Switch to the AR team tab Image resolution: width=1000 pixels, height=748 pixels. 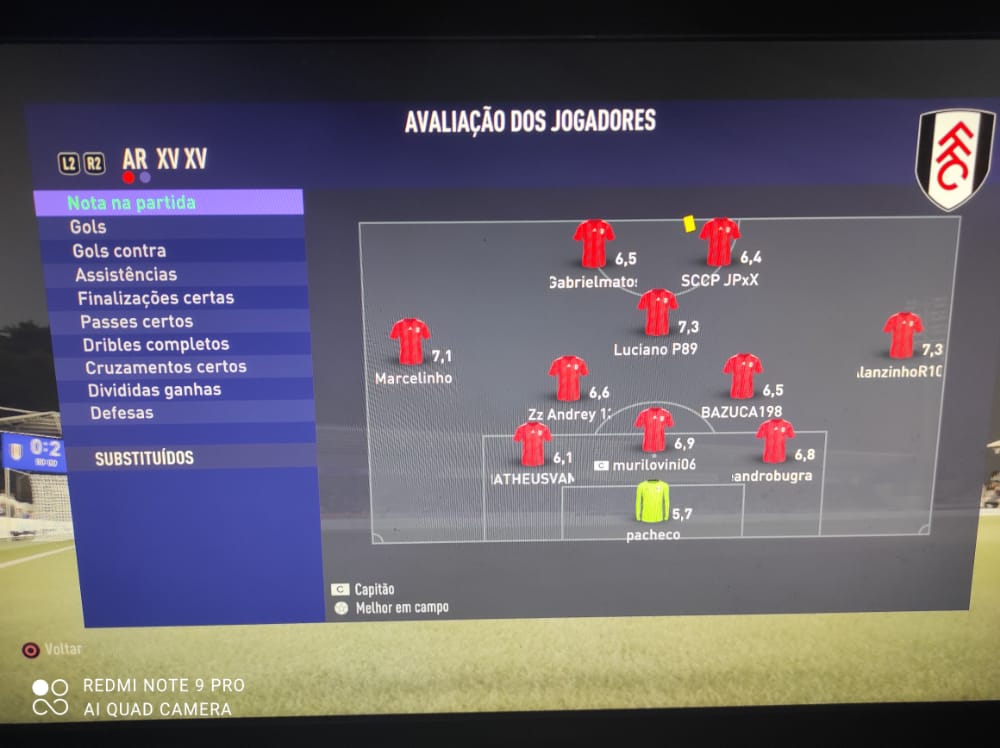click(x=135, y=159)
